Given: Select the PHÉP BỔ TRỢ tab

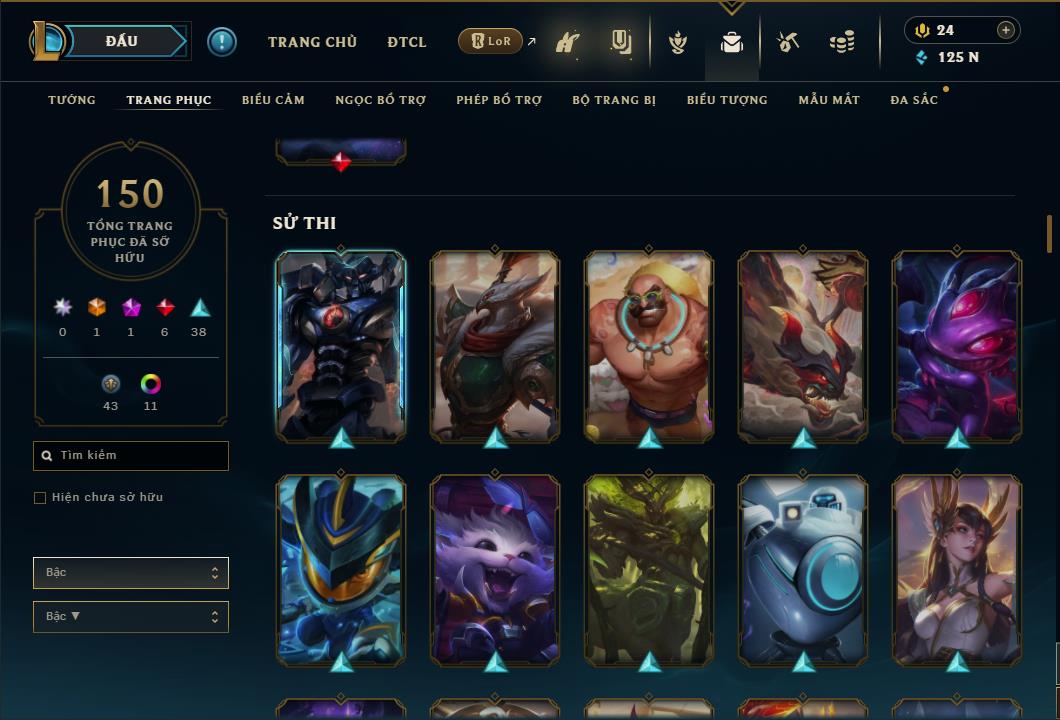Looking at the screenshot, I should click(499, 100).
